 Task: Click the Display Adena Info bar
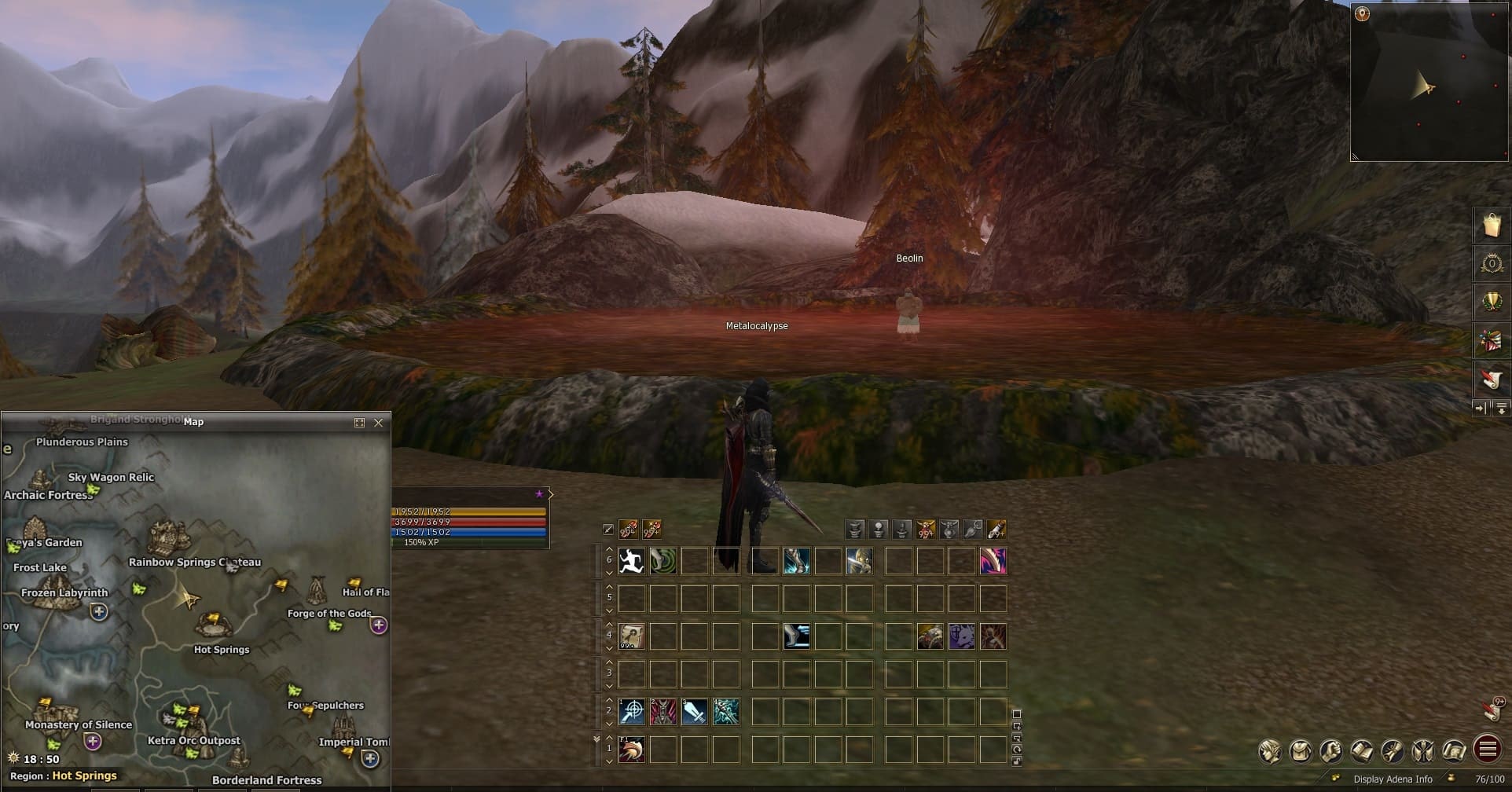point(1392,779)
